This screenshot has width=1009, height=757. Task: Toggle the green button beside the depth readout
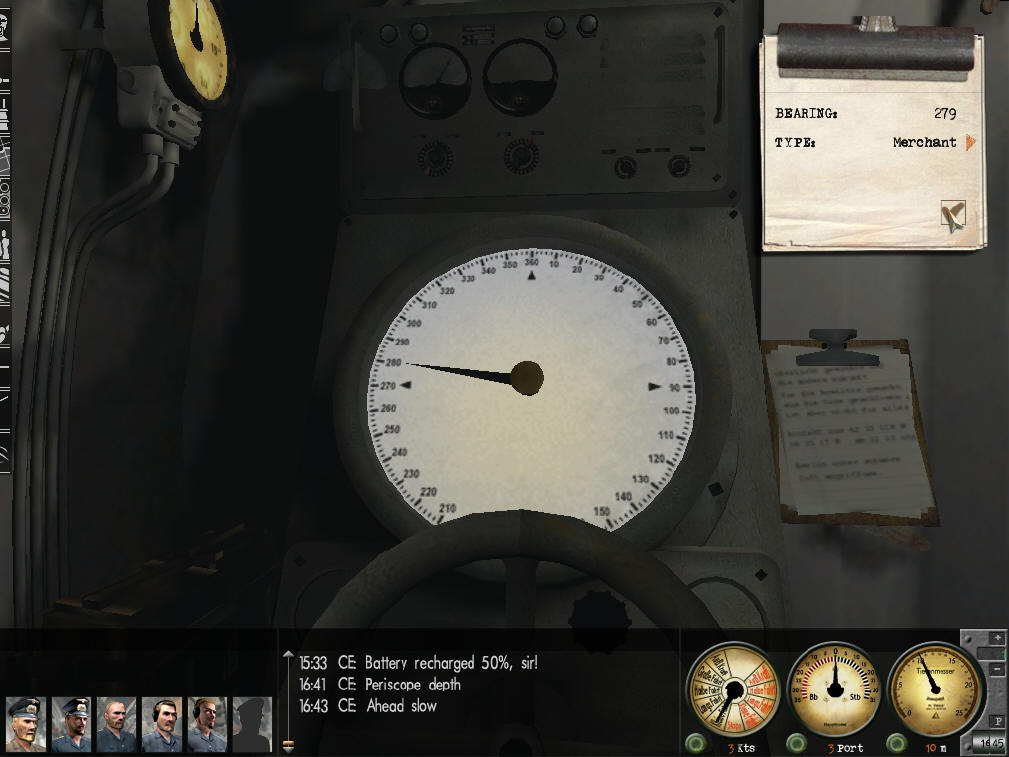[896, 744]
